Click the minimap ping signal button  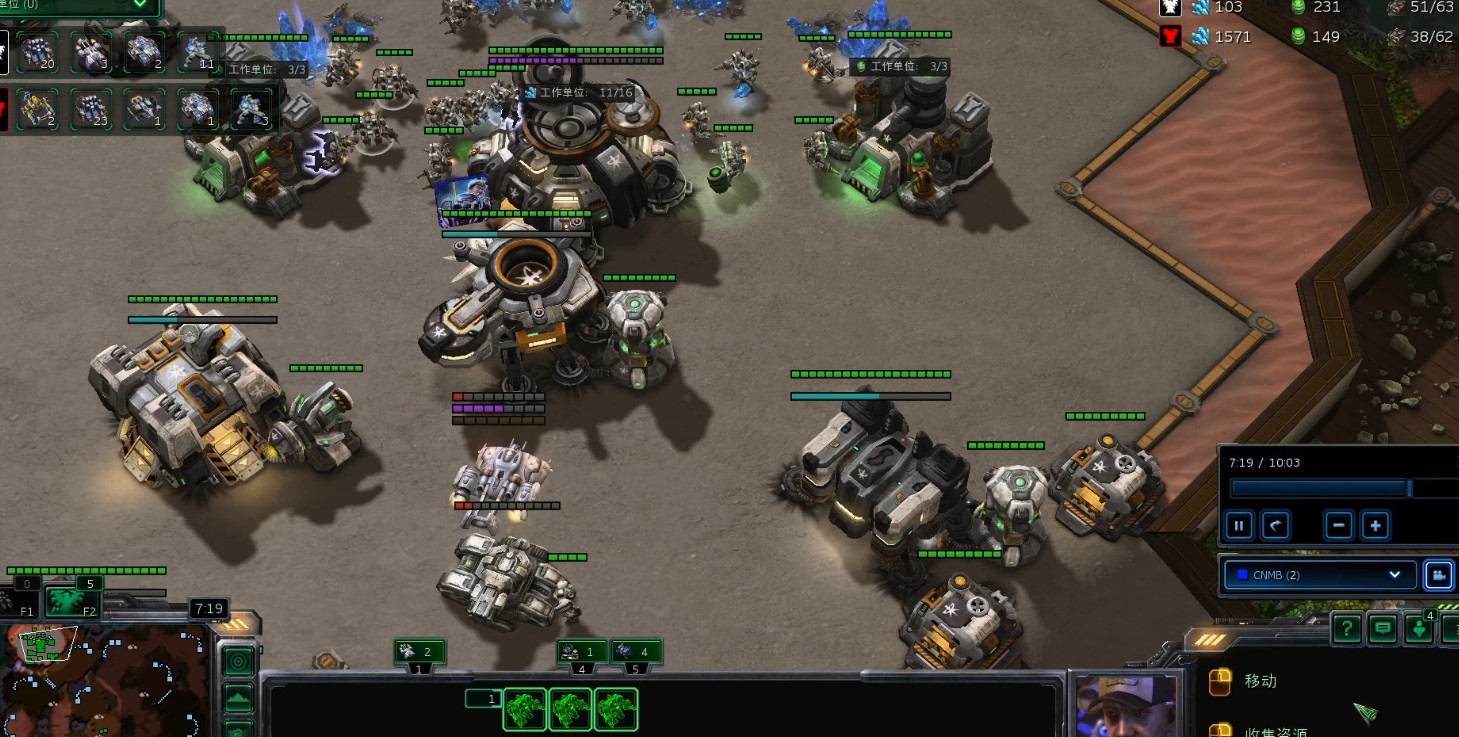tap(238, 661)
